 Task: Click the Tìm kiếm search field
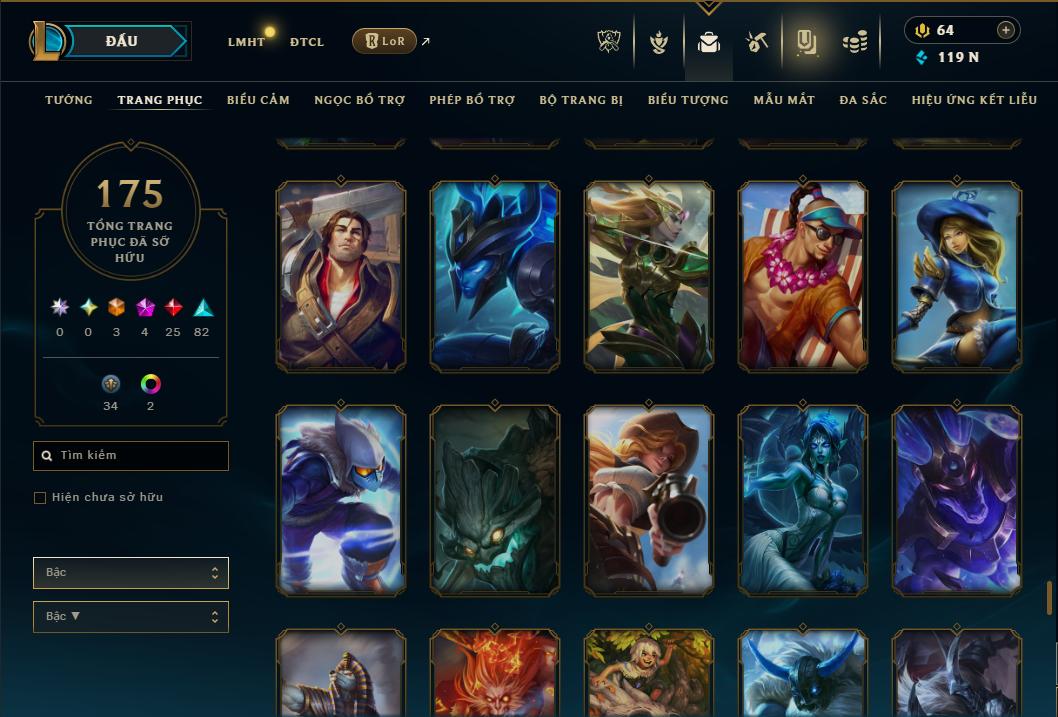131,456
